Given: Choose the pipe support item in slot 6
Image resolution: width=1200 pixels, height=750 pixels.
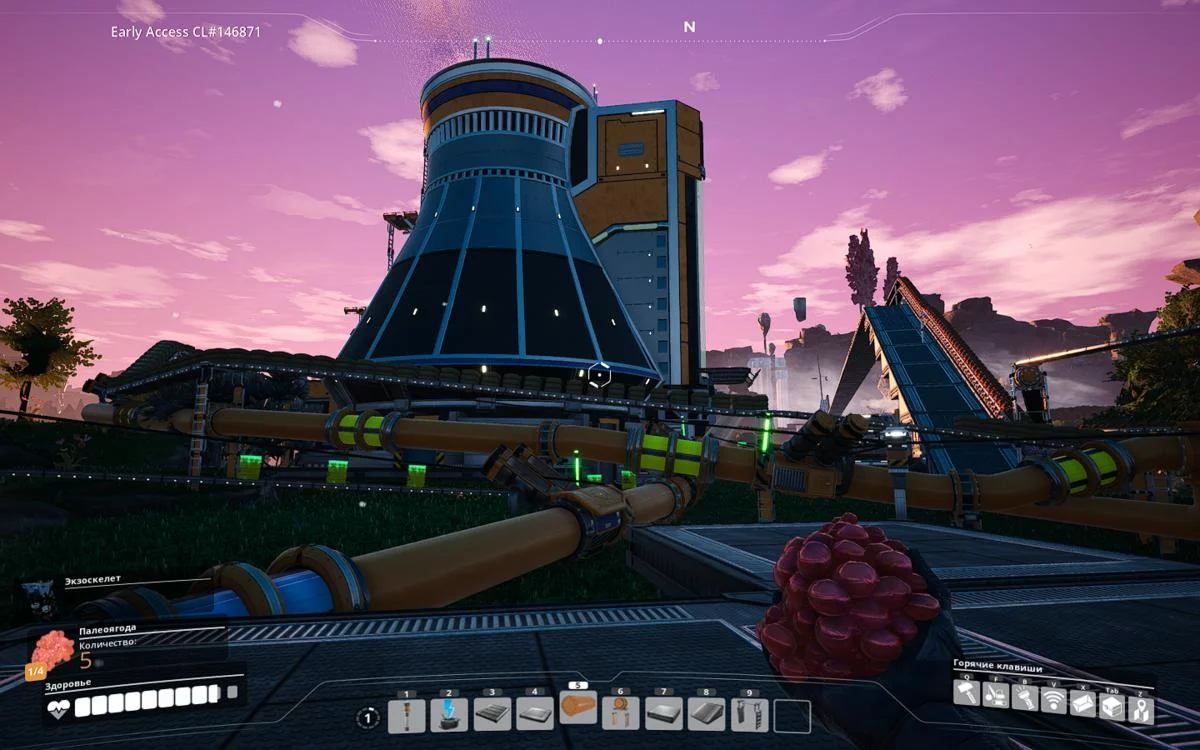Looking at the screenshot, I should pos(620,715).
